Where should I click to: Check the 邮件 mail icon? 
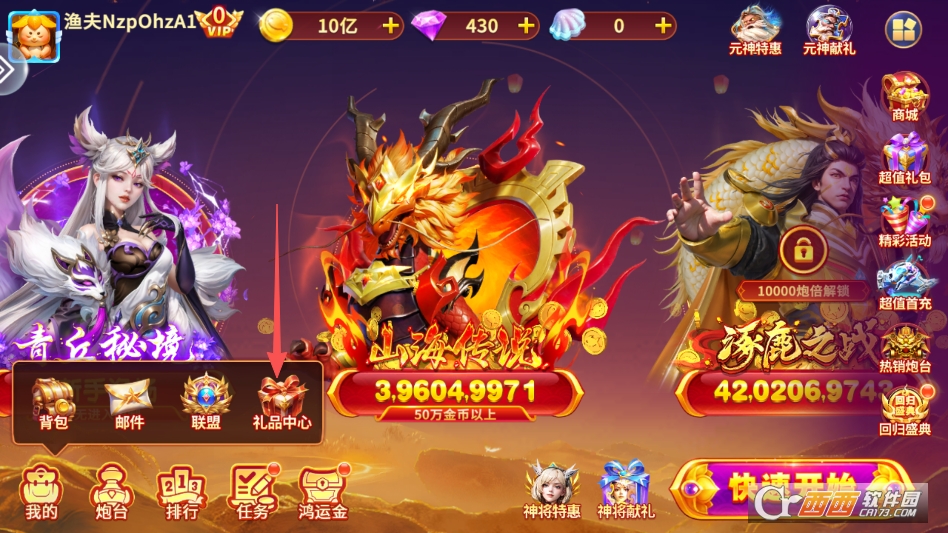[129, 401]
